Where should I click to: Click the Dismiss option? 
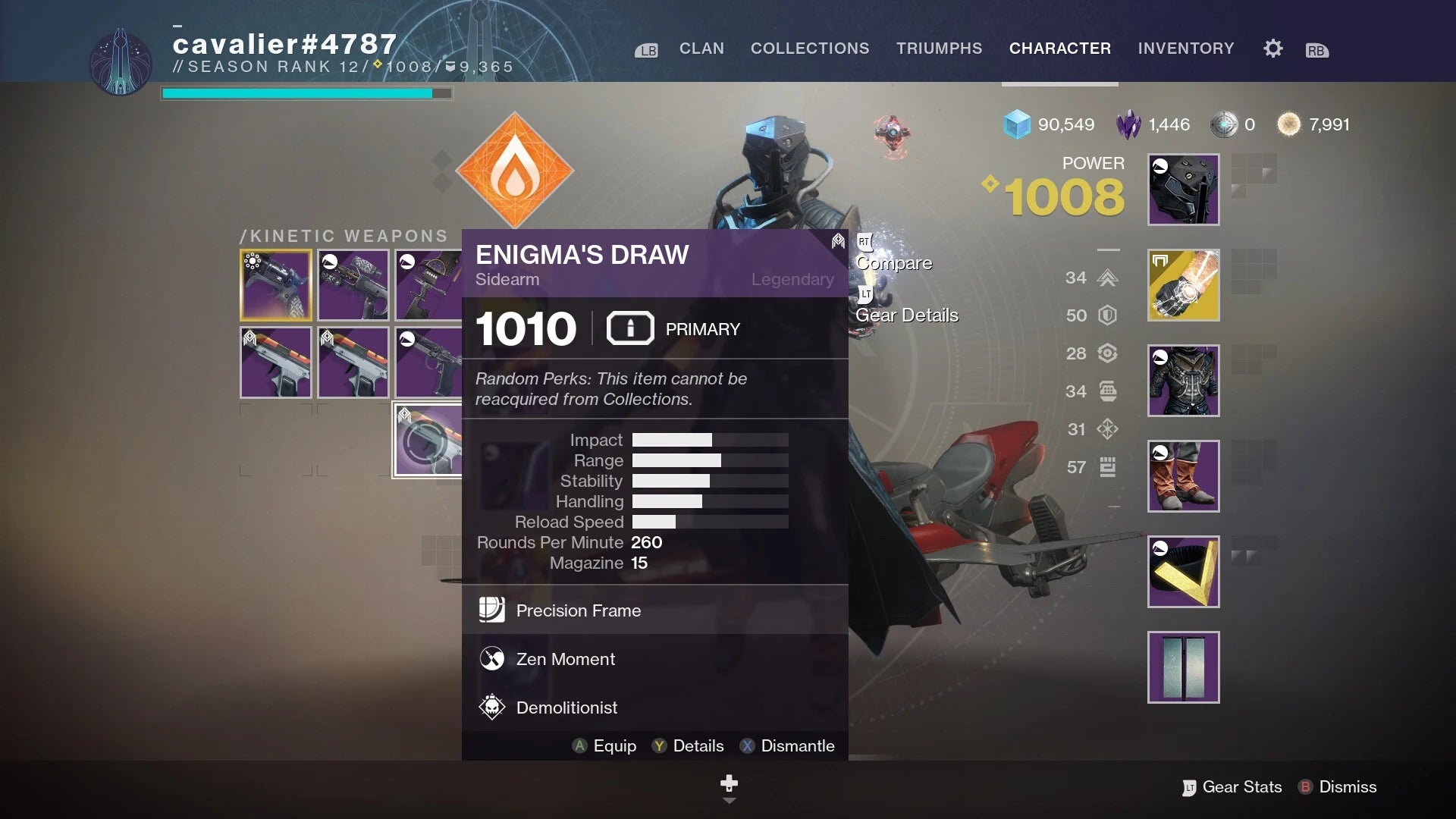pos(1348,786)
